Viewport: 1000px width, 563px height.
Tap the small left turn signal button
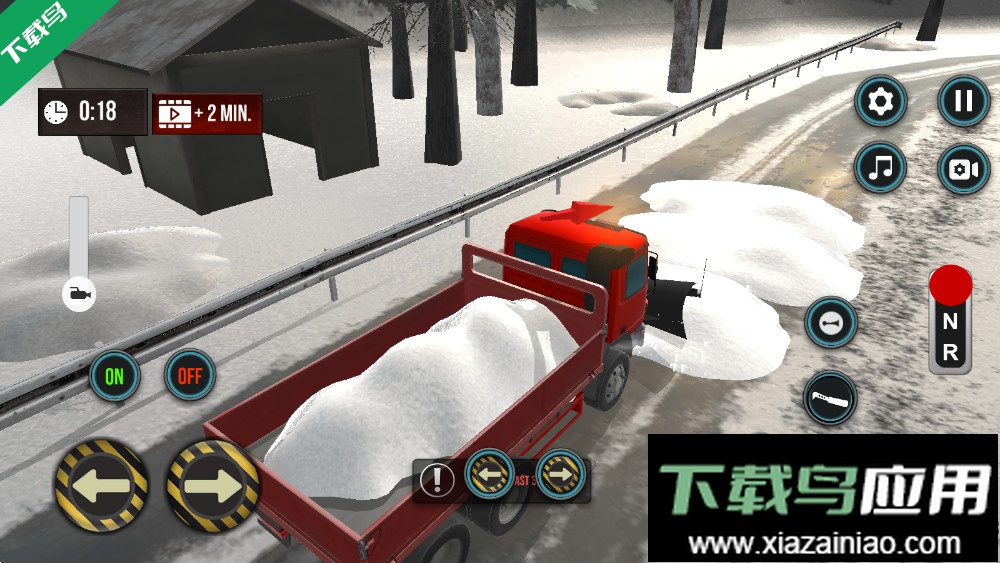coord(490,472)
